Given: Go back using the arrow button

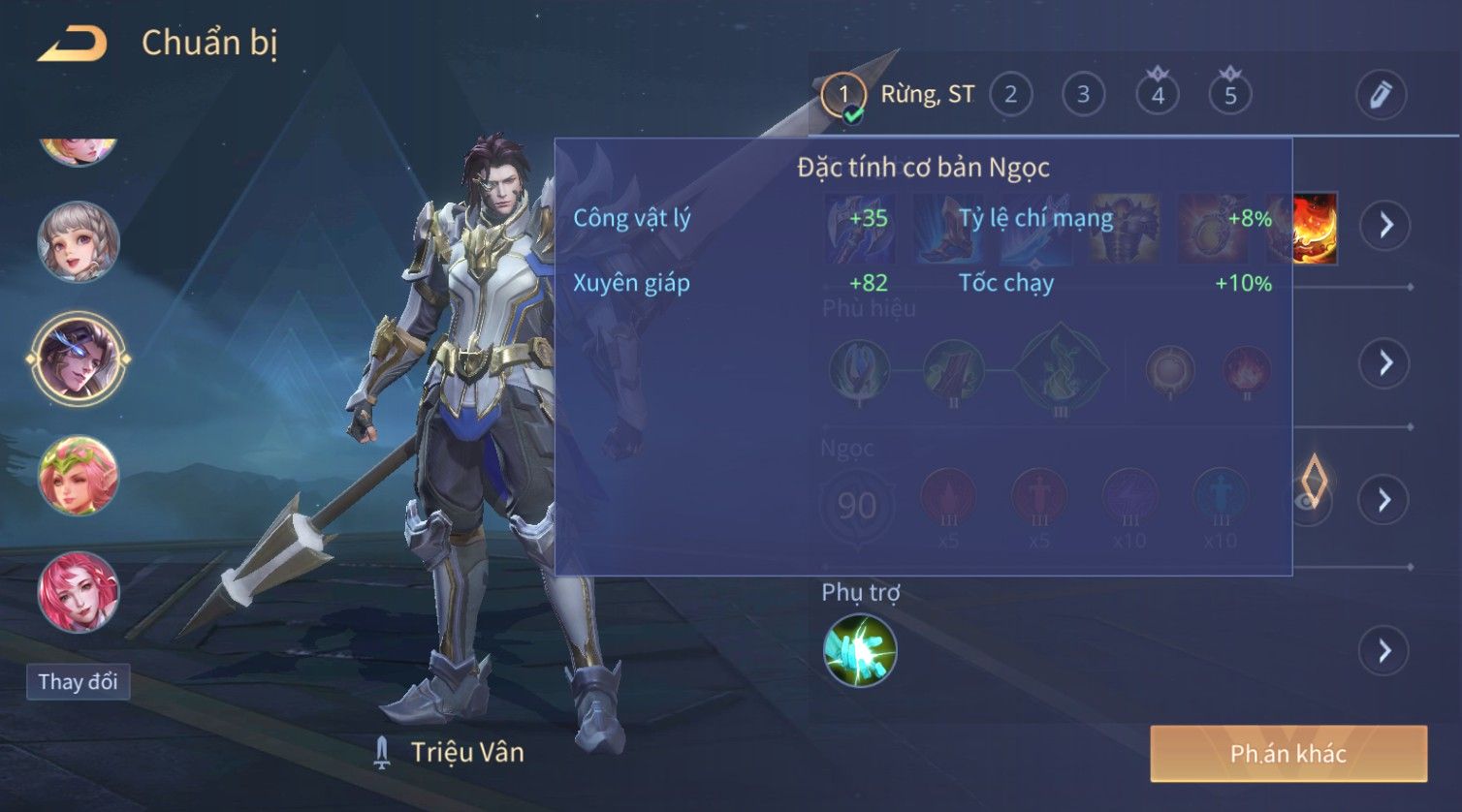Looking at the screenshot, I should point(71,44).
